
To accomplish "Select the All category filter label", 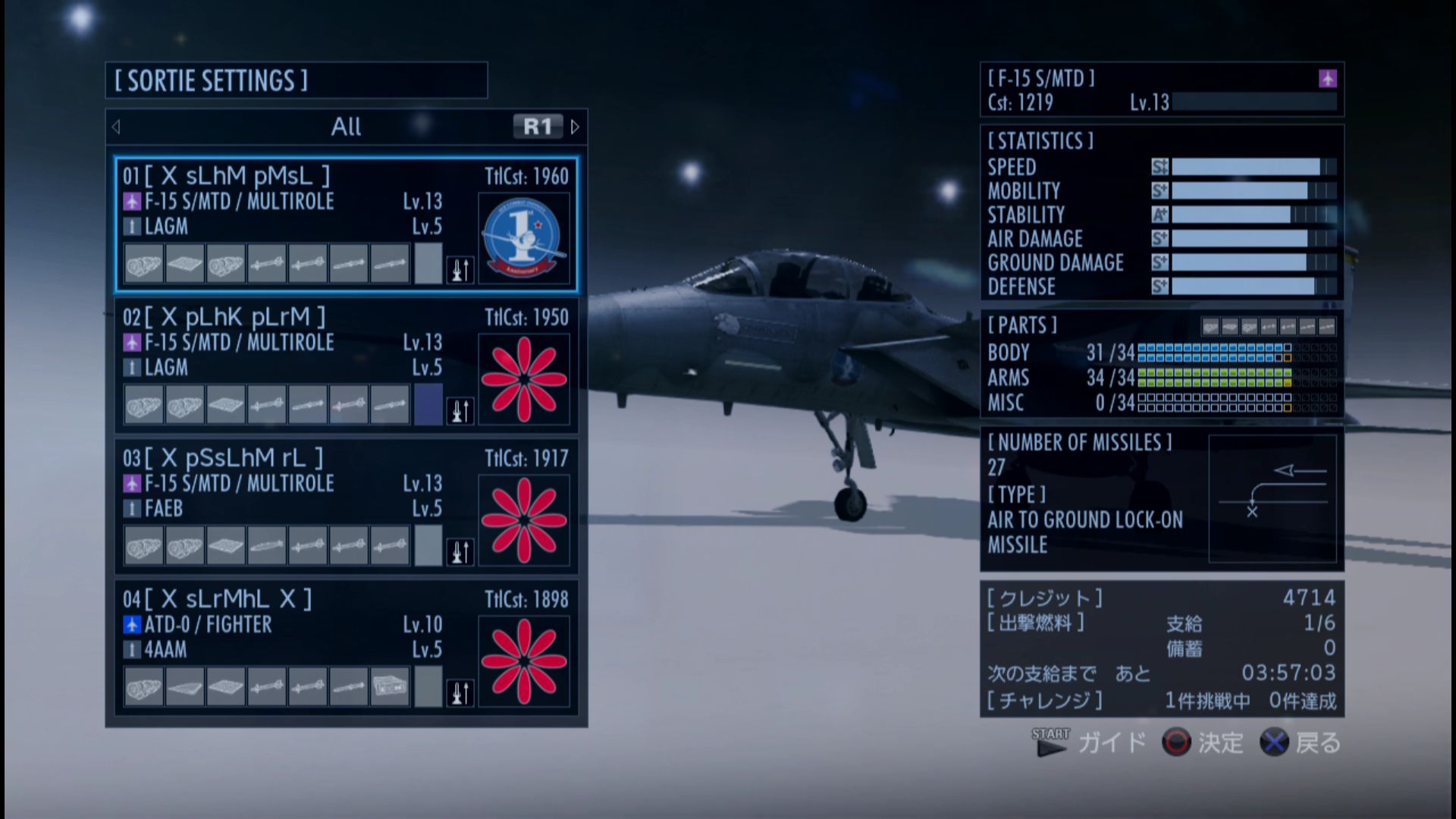I will [346, 127].
